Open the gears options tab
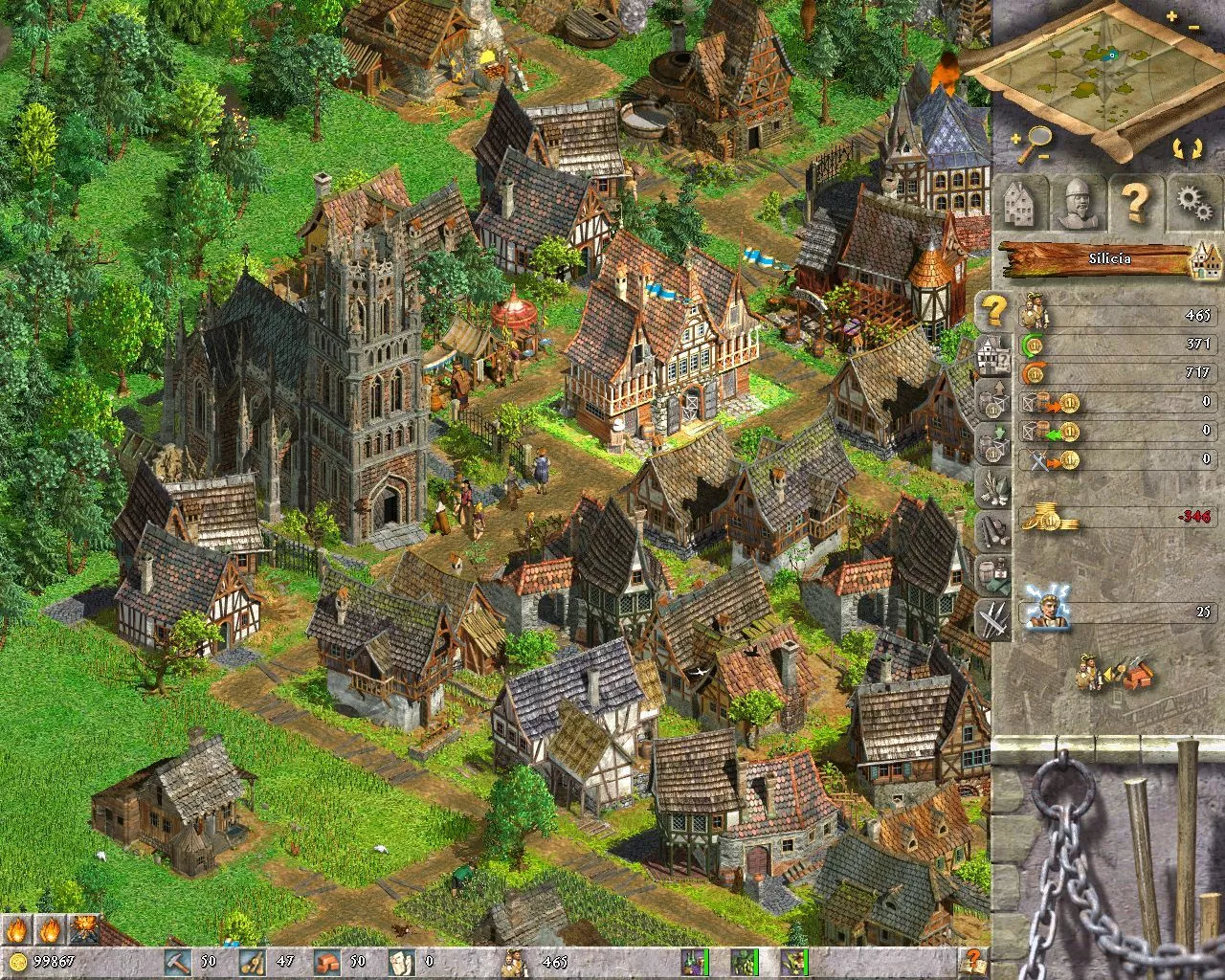1225x980 pixels. 1192,203
